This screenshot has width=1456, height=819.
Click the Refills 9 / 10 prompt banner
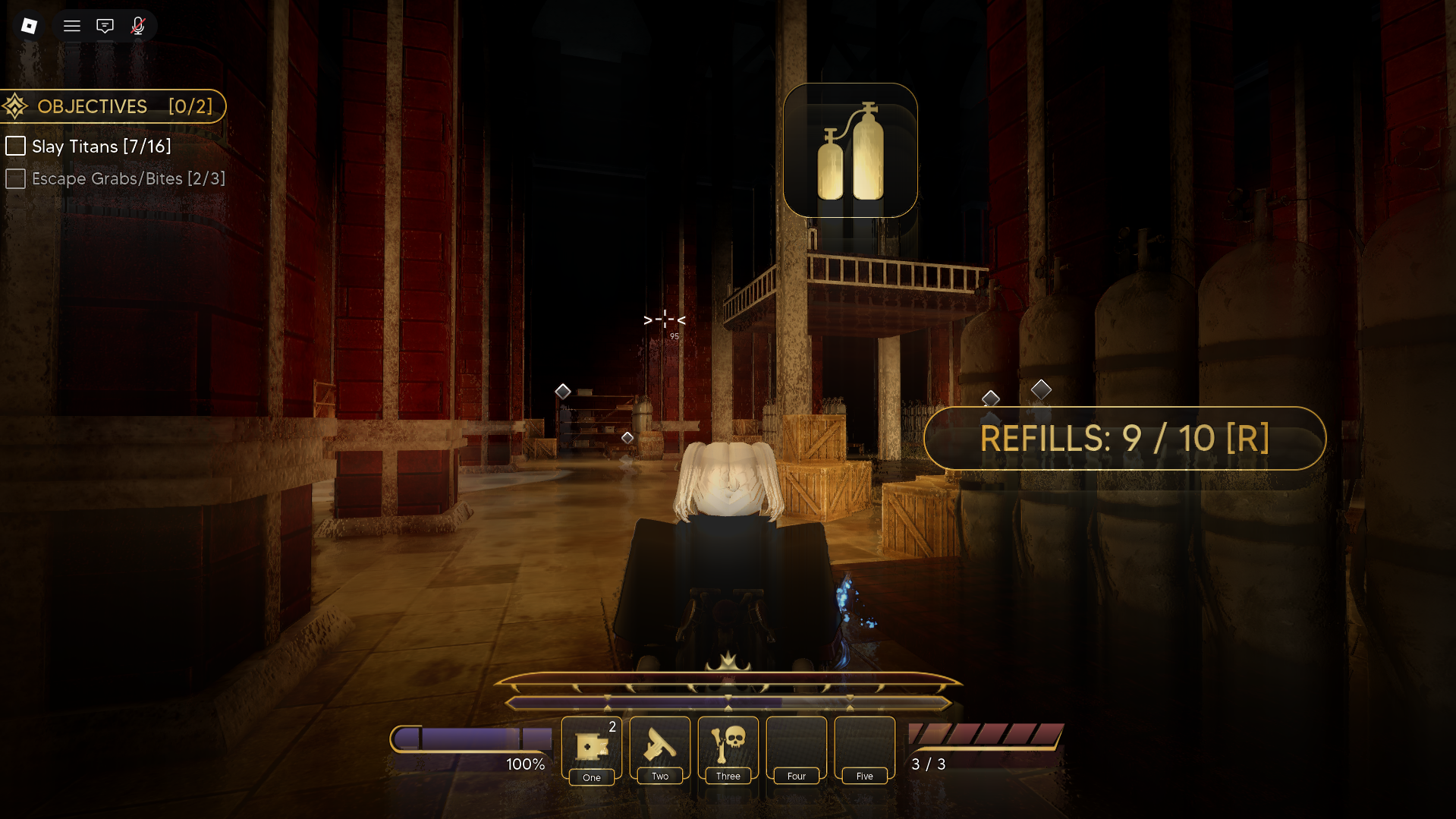[x=1124, y=439]
